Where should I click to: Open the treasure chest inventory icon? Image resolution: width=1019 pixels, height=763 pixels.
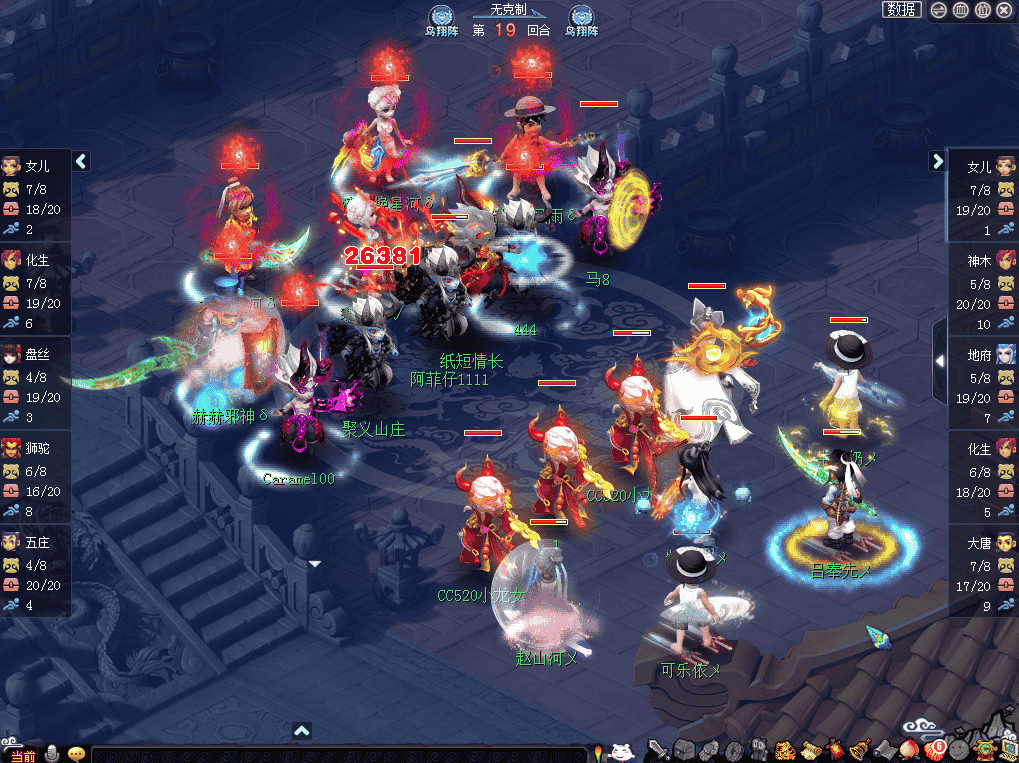pyautogui.click(x=684, y=750)
